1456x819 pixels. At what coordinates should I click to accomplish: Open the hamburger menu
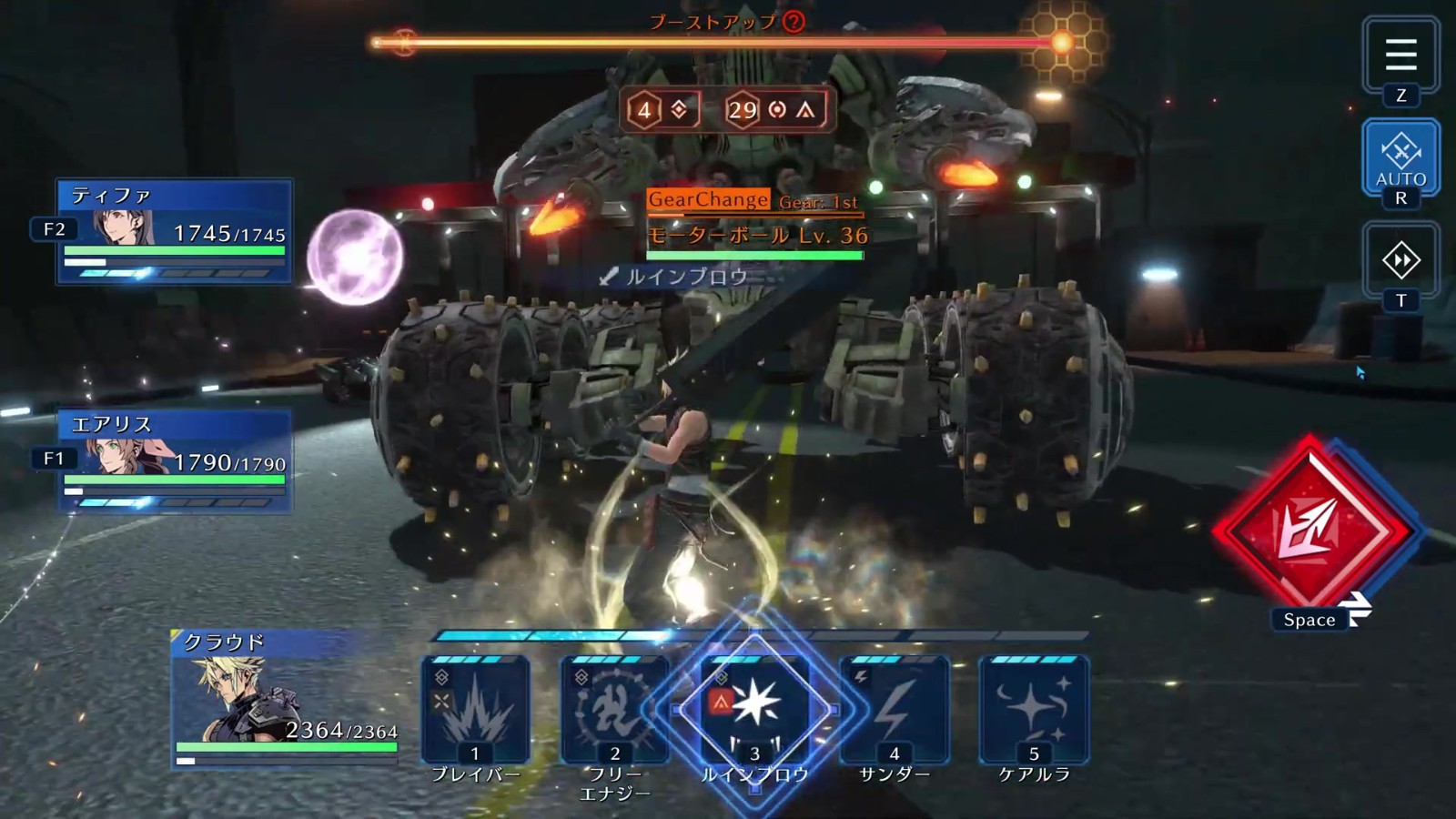pyautogui.click(x=1400, y=56)
